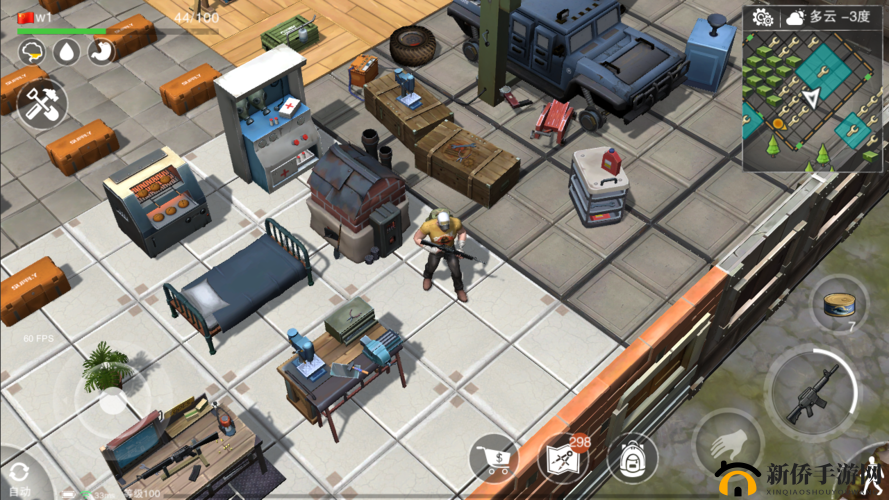
Task: Toggle the 自动 auto mode button
Action: [18, 478]
